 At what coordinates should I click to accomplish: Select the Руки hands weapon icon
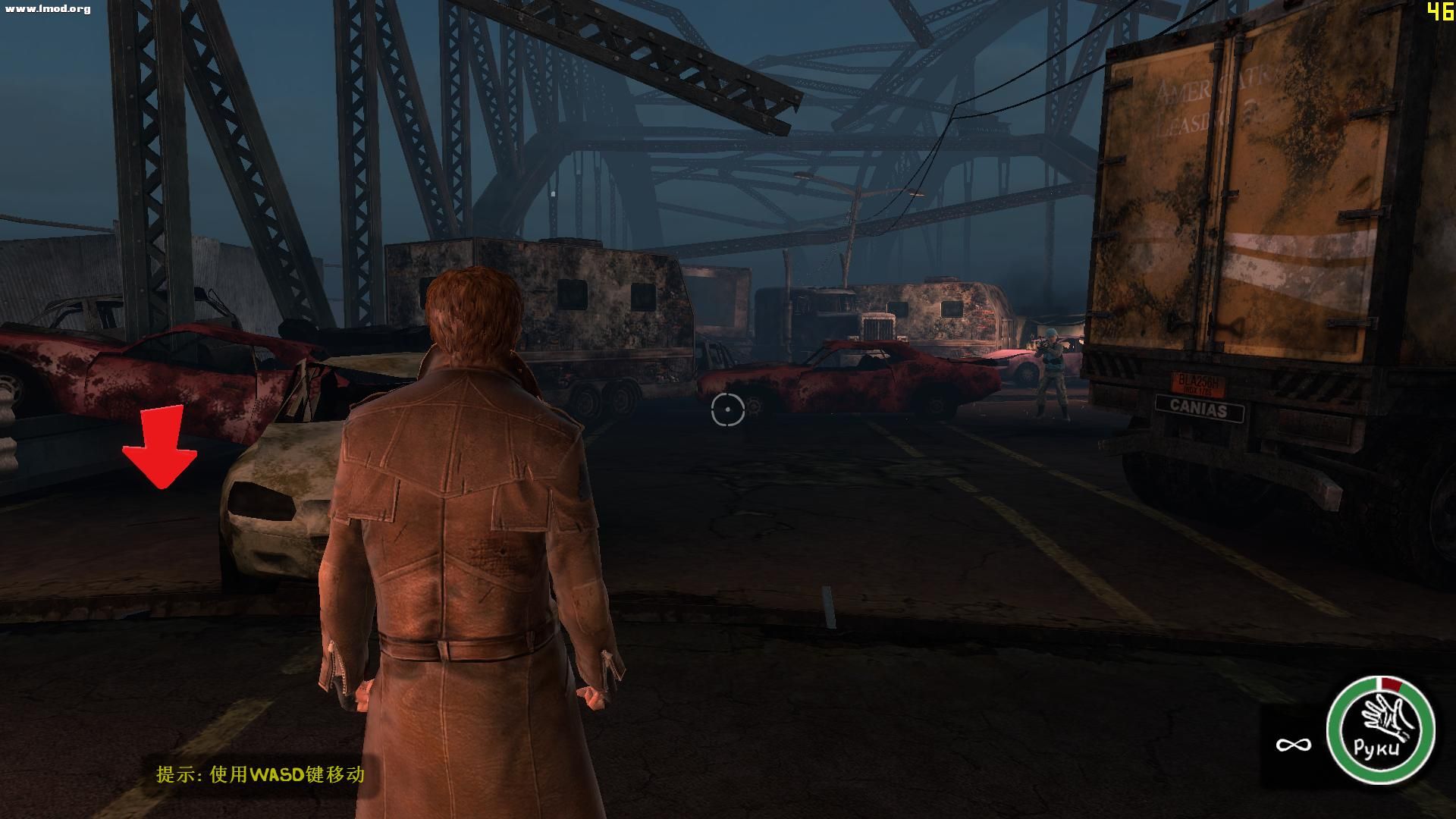click(1380, 730)
